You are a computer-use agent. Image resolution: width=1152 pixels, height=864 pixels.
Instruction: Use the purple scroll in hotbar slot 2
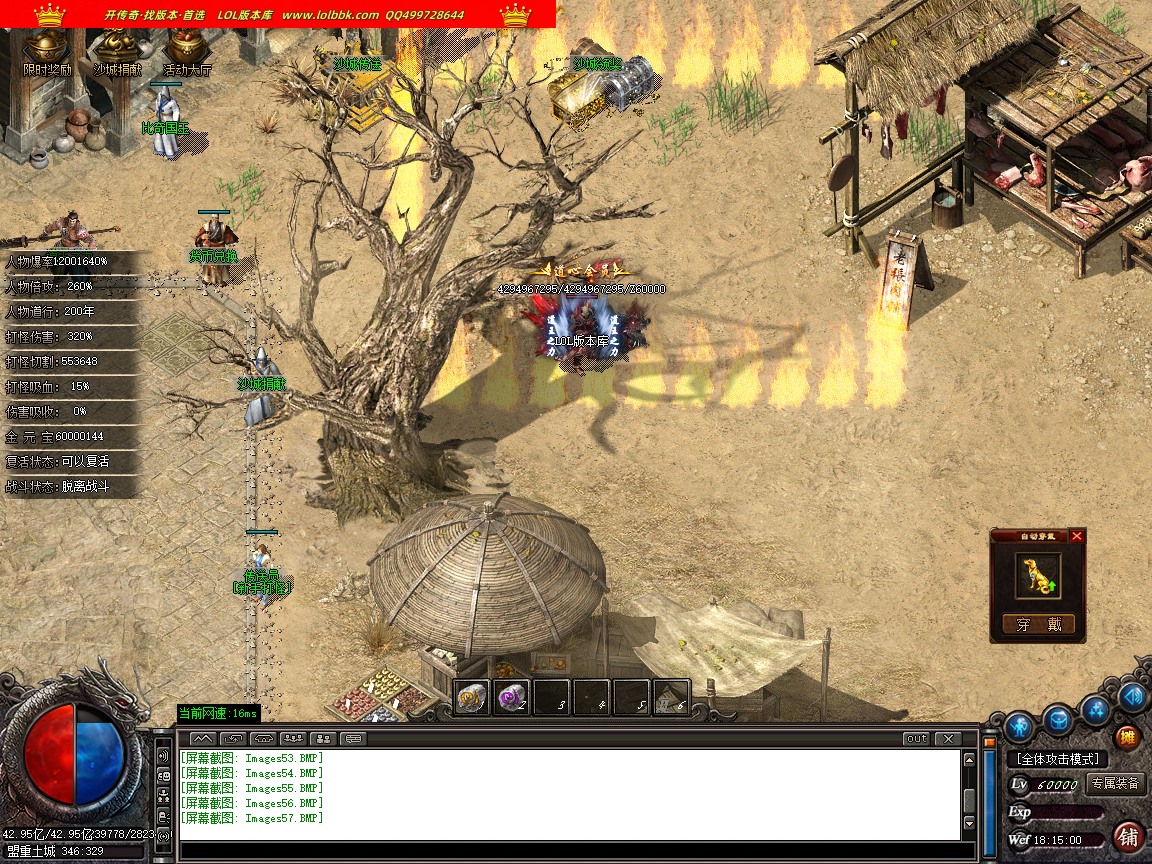click(511, 696)
